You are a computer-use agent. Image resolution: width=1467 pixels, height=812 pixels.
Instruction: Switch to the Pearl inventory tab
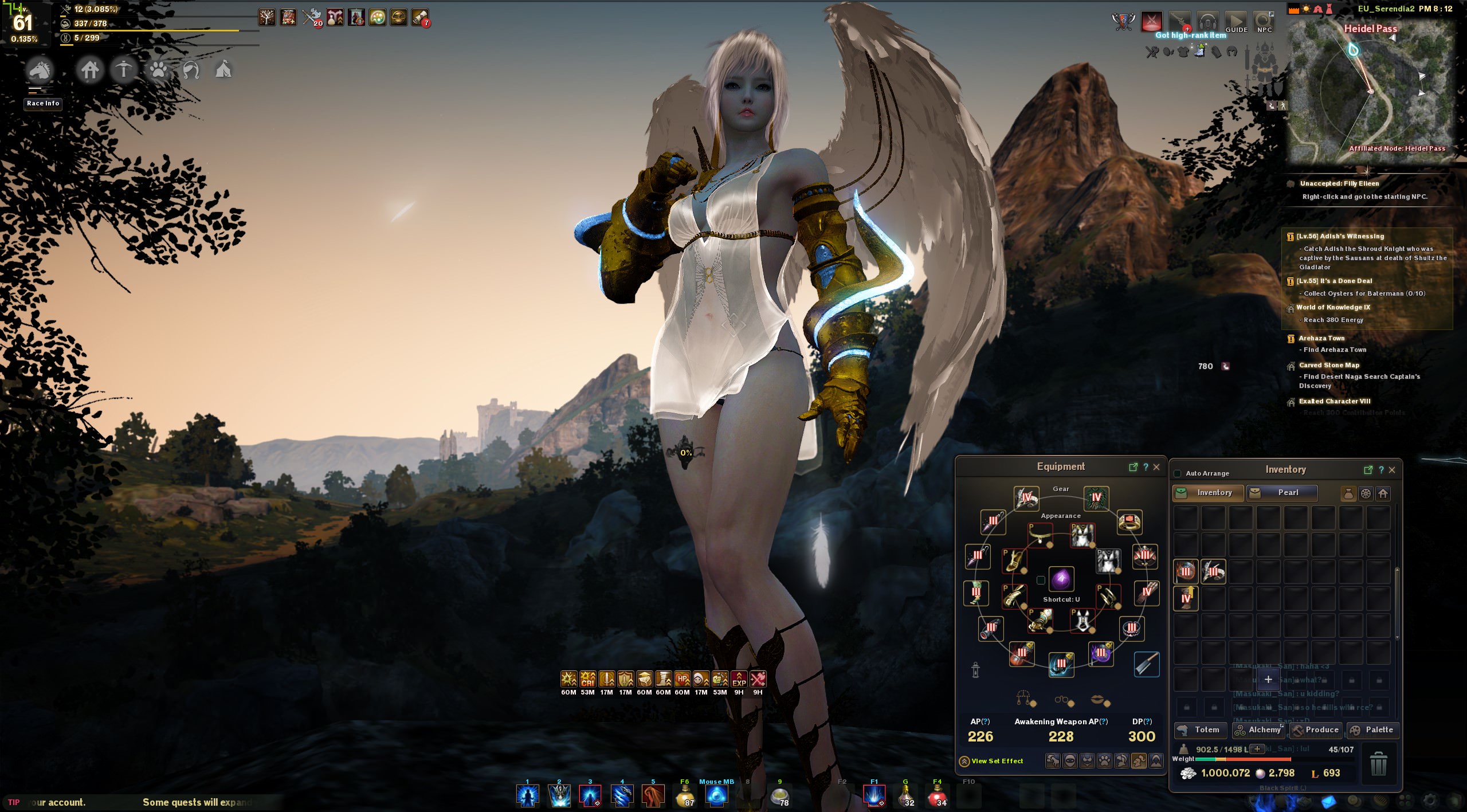1282,493
